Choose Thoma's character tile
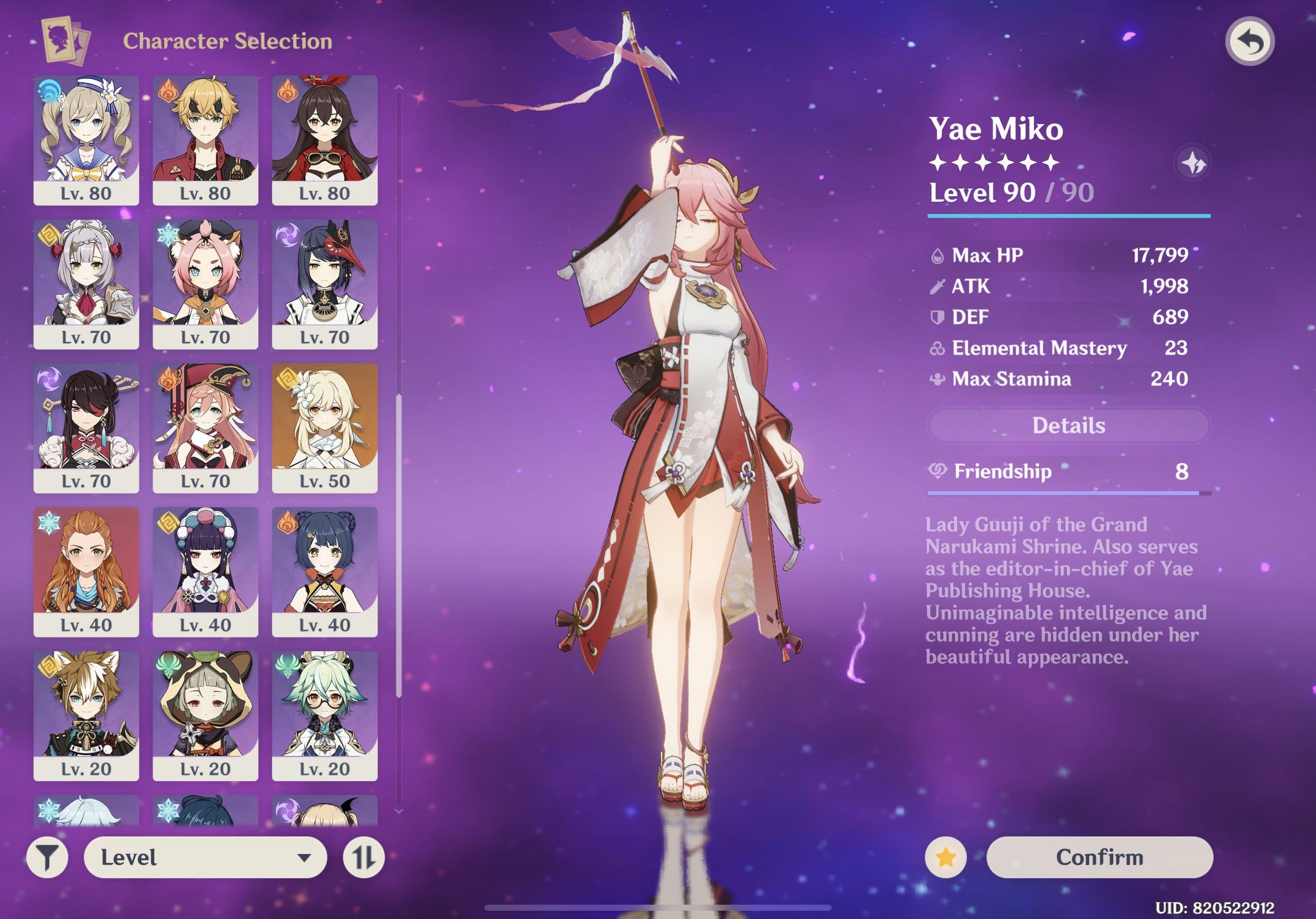Screen dimensions: 1316x919 [x=205, y=140]
